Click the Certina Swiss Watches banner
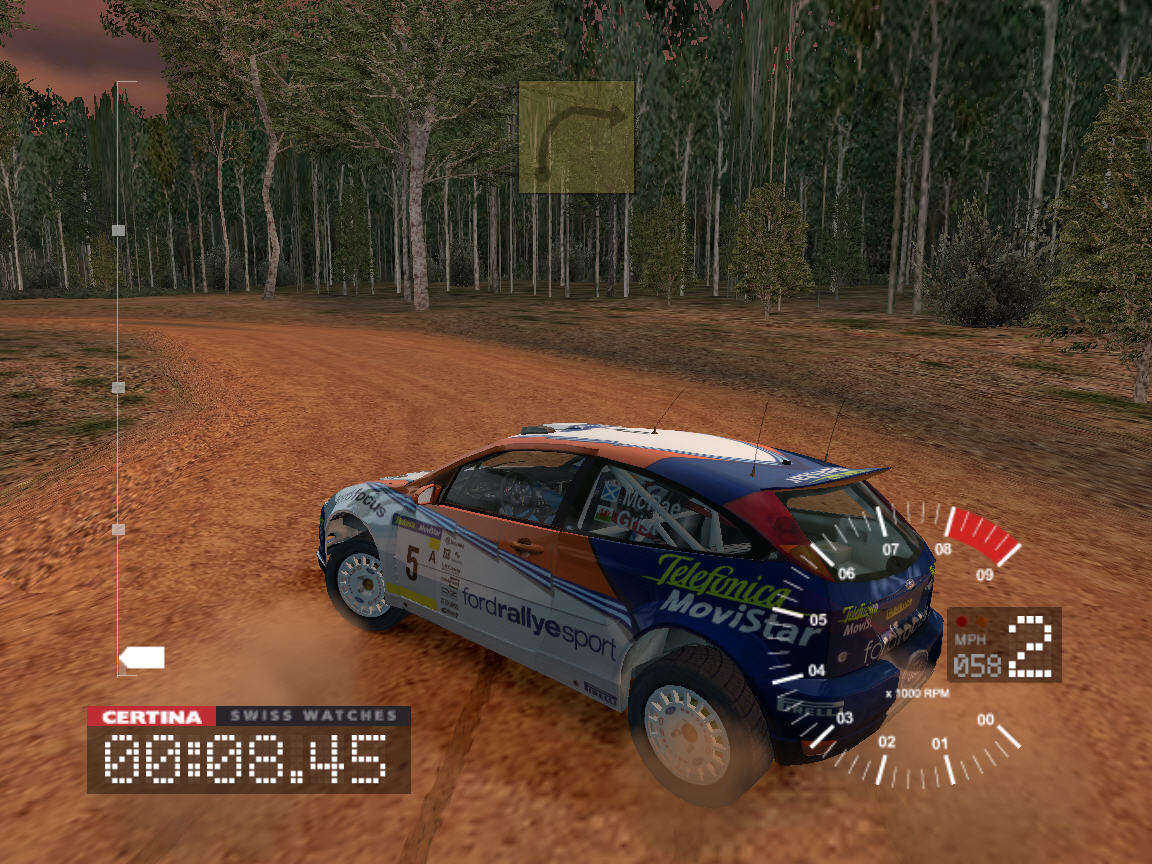 (248, 716)
